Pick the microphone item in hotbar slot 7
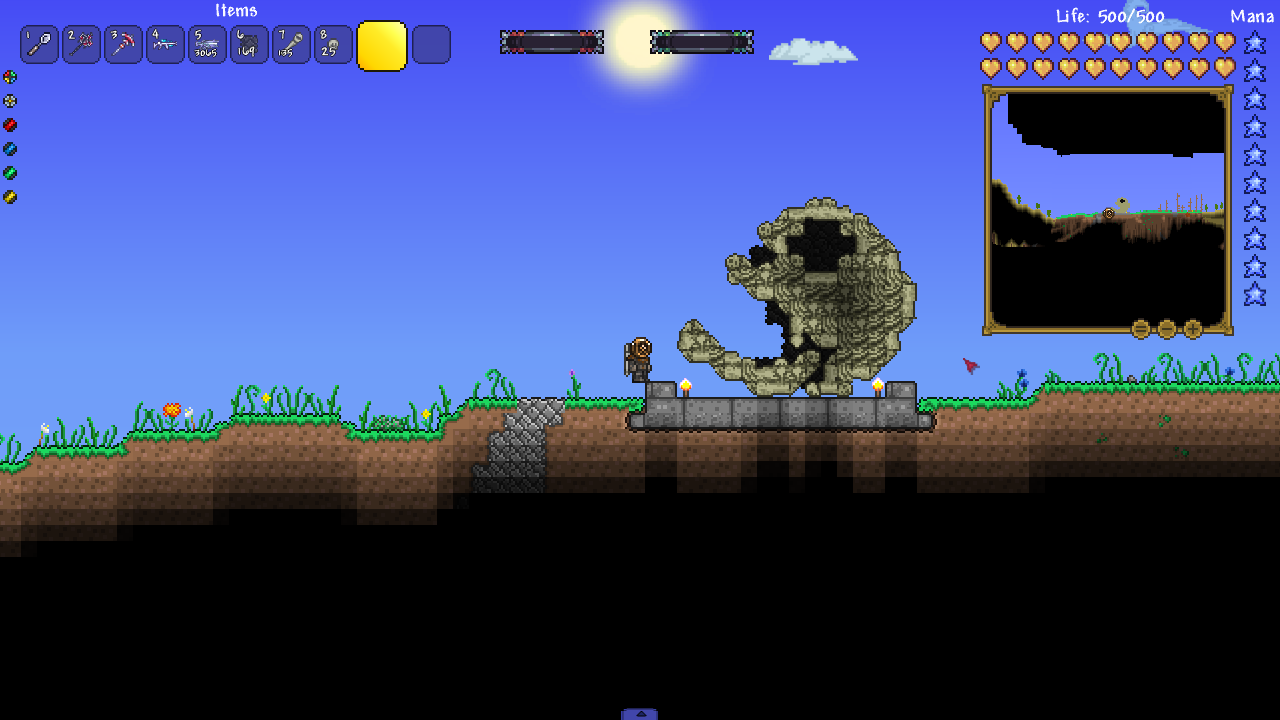 pyautogui.click(x=291, y=44)
